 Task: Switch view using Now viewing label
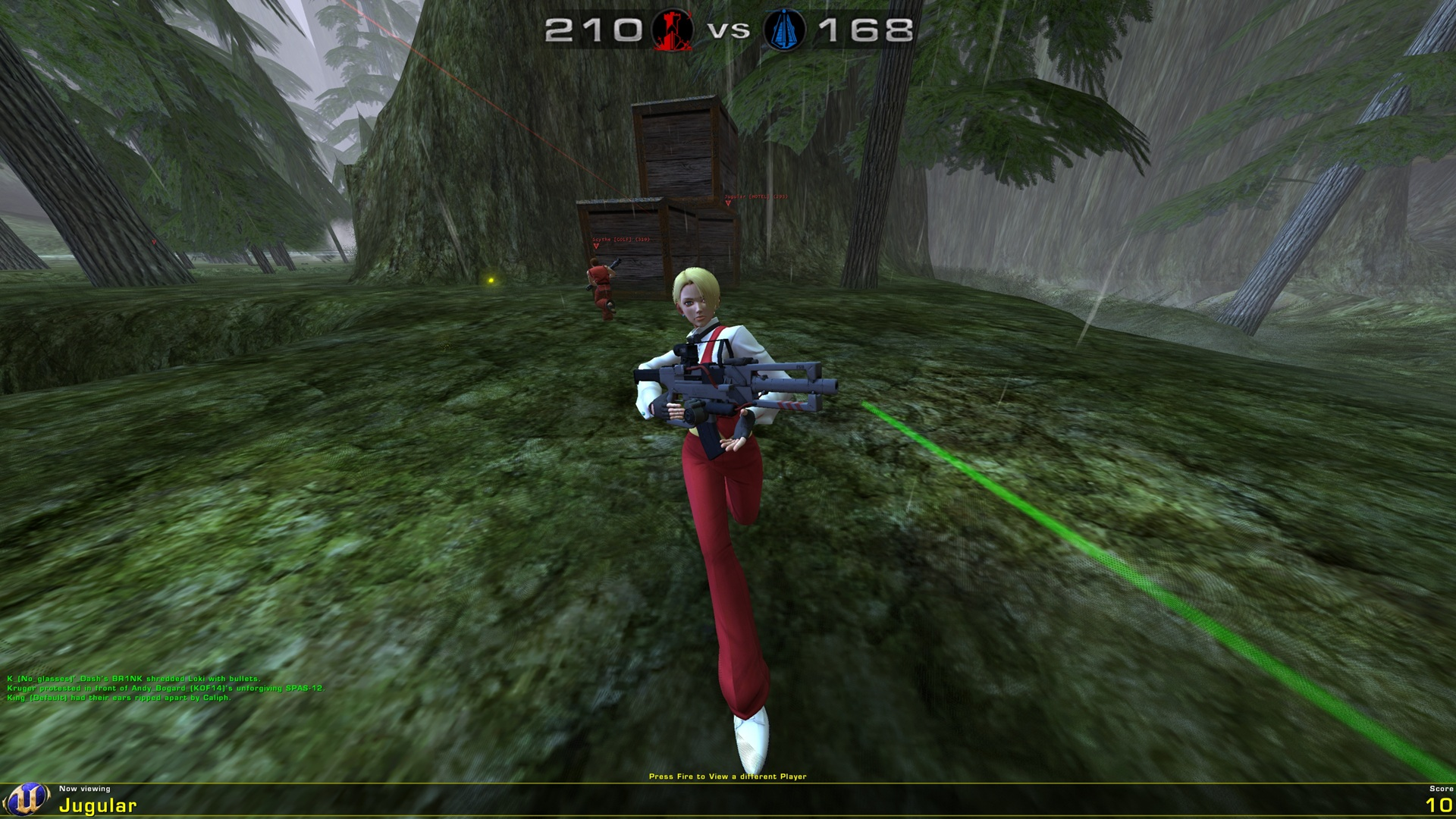[85, 787]
